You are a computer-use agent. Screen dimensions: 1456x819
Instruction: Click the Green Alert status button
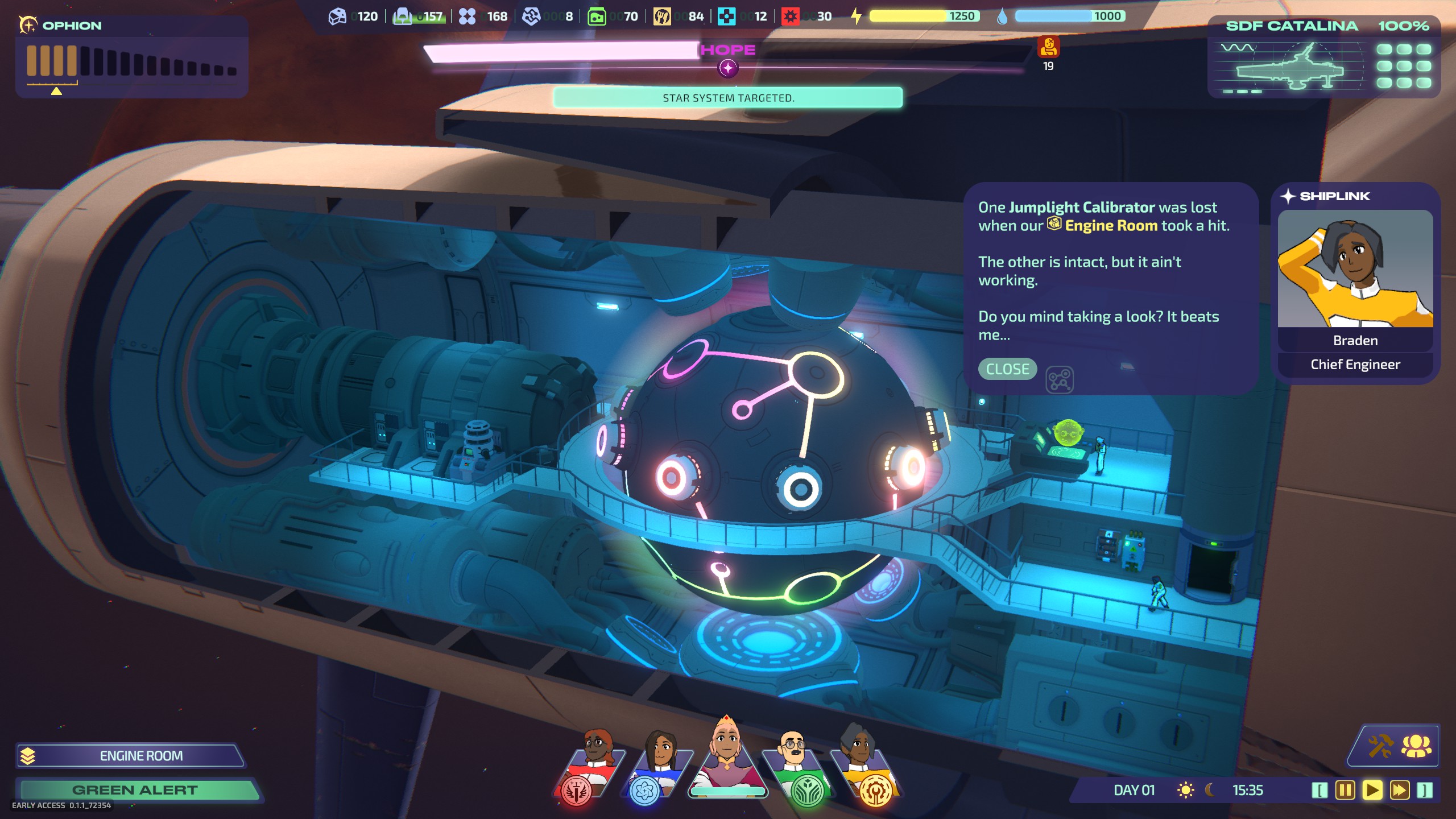(136, 790)
